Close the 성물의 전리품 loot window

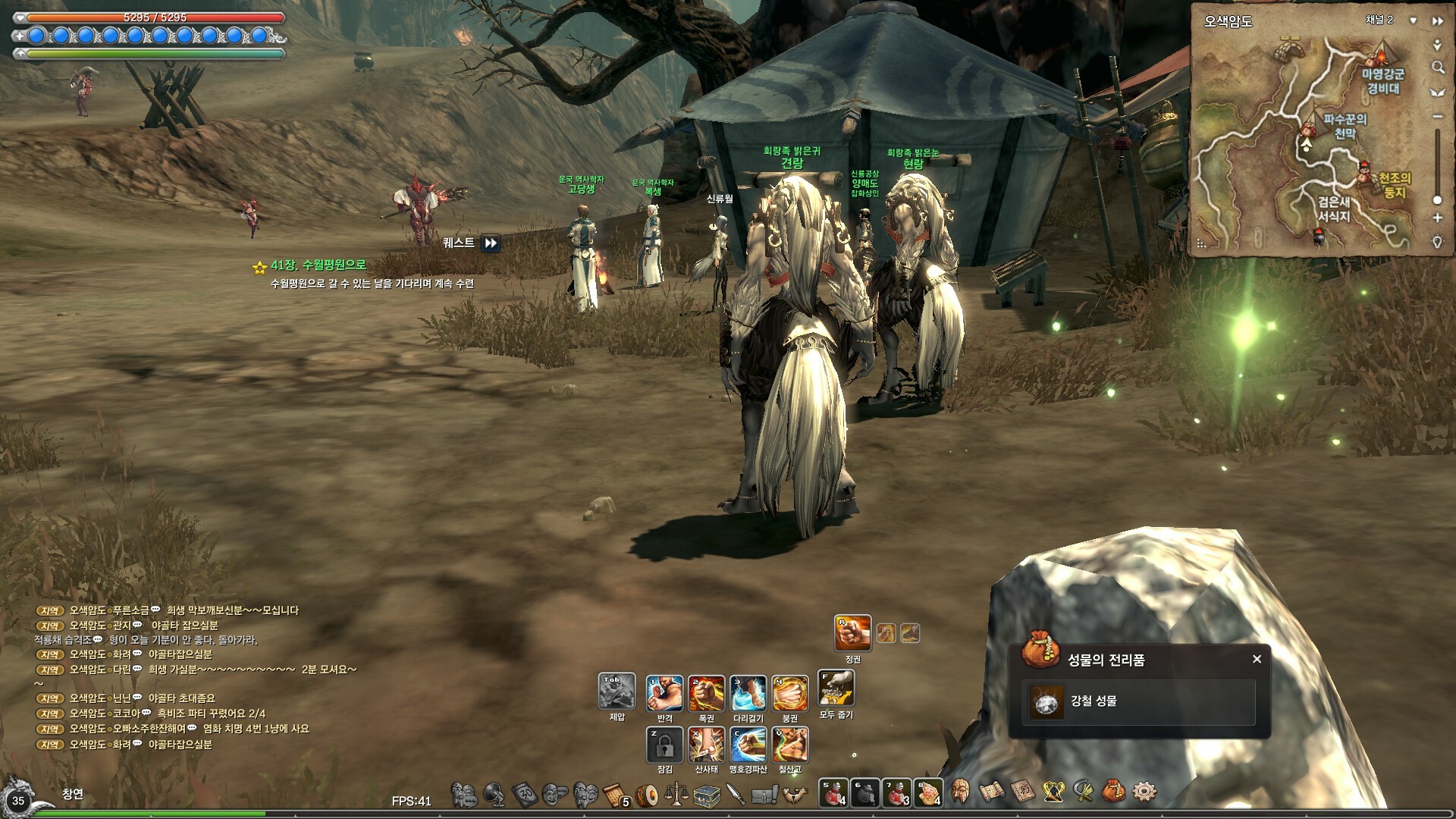pyautogui.click(x=1257, y=659)
